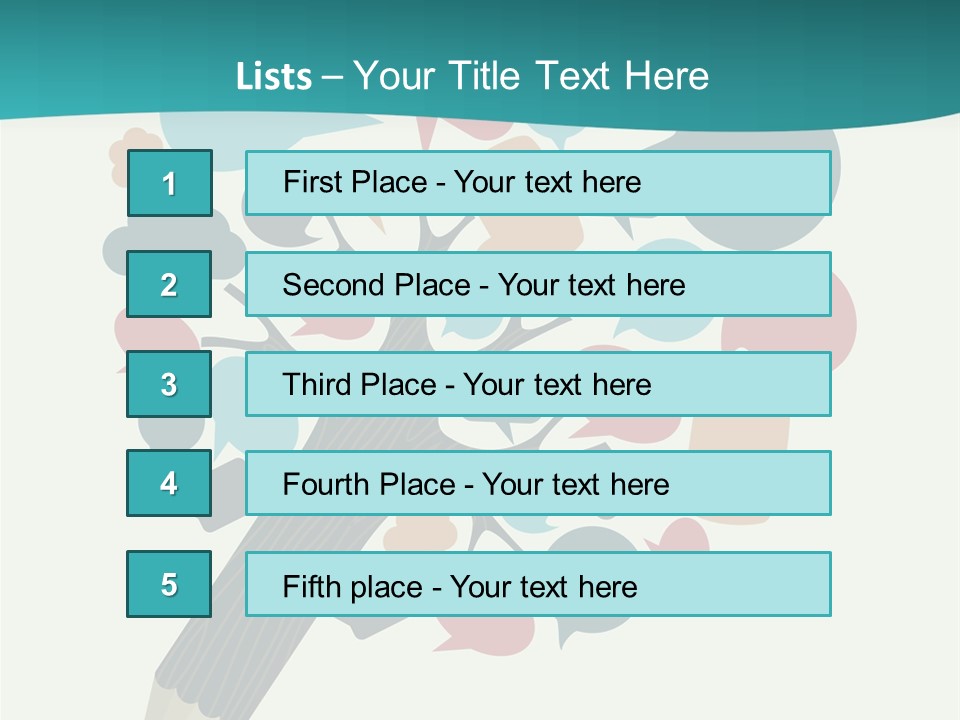The width and height of the screenshot is (960, 720).
Task: Choose the First Place text row
Action: 538,183
